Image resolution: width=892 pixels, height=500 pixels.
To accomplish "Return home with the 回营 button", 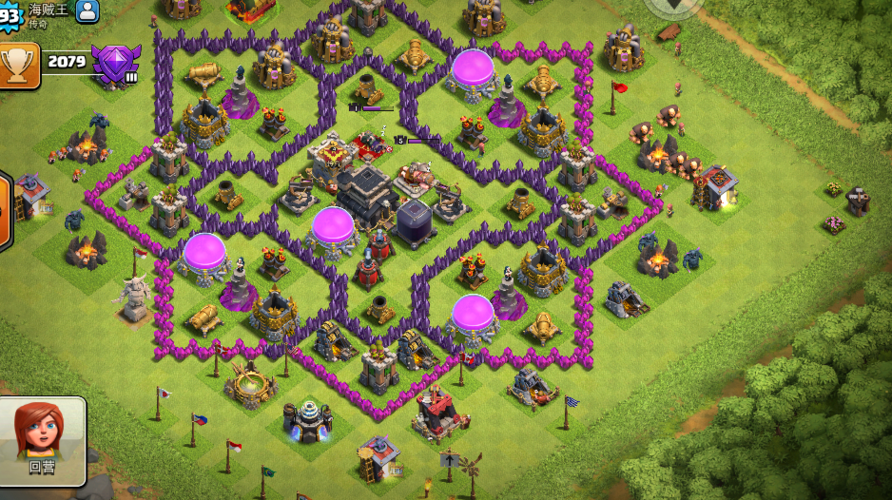I will (42, 440).
